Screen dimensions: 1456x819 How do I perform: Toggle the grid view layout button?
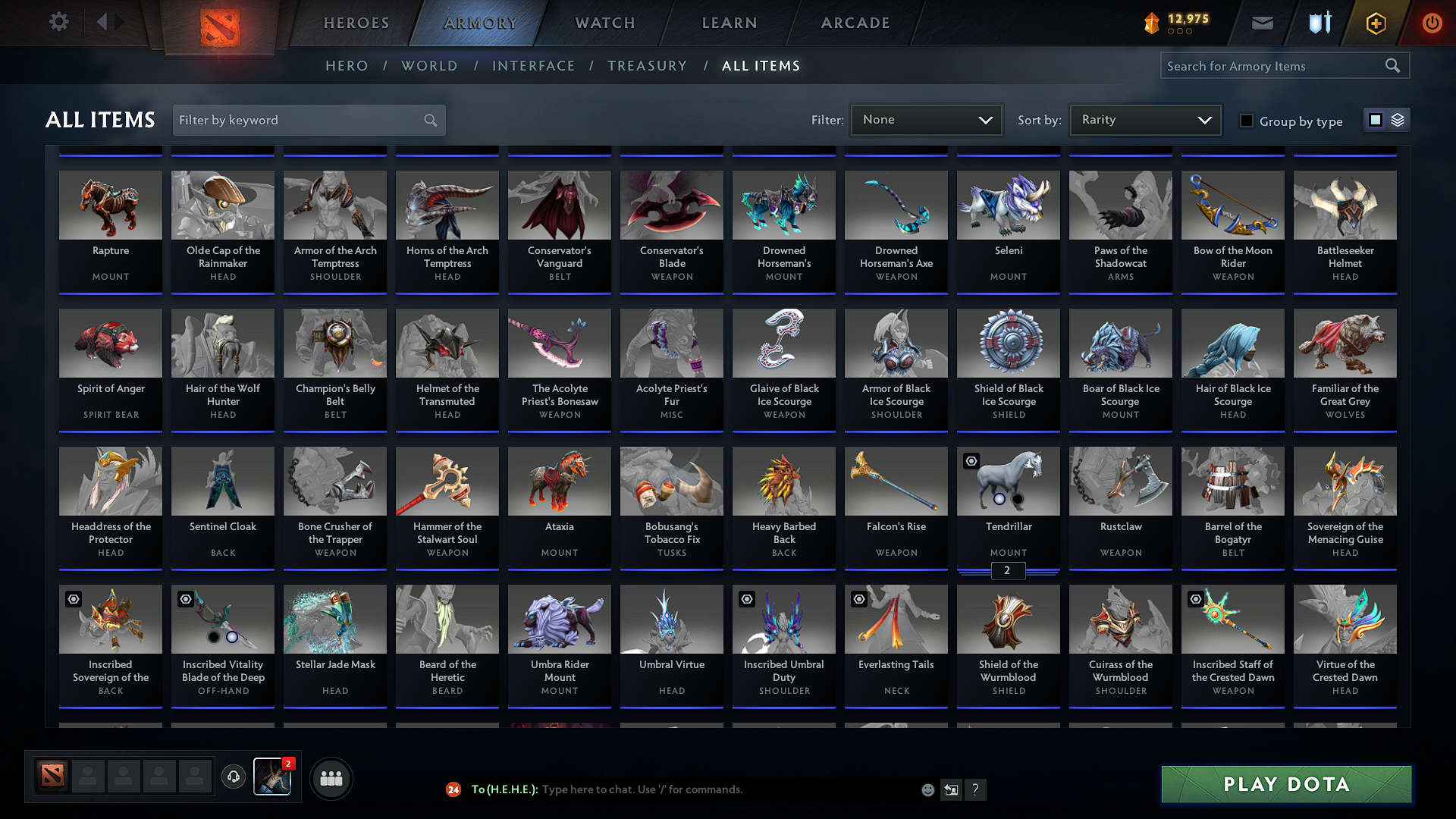pyautogui.click(x=1377, y=120)
